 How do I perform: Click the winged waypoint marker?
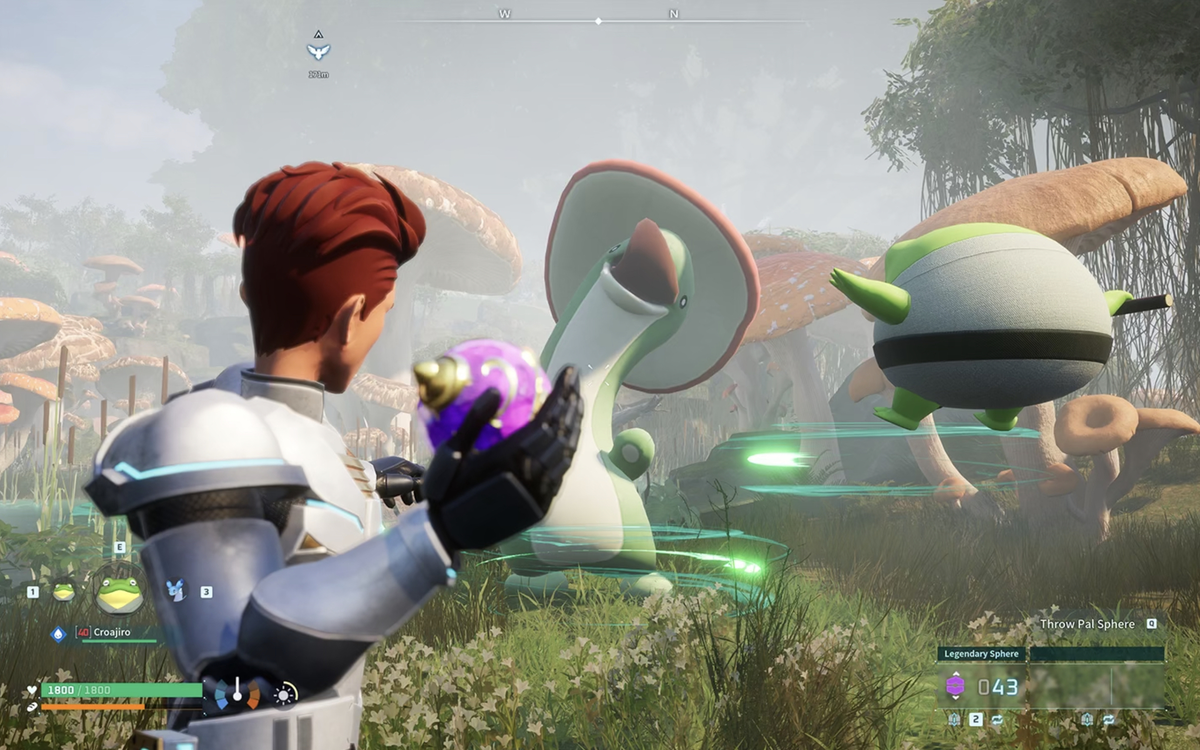318,50
